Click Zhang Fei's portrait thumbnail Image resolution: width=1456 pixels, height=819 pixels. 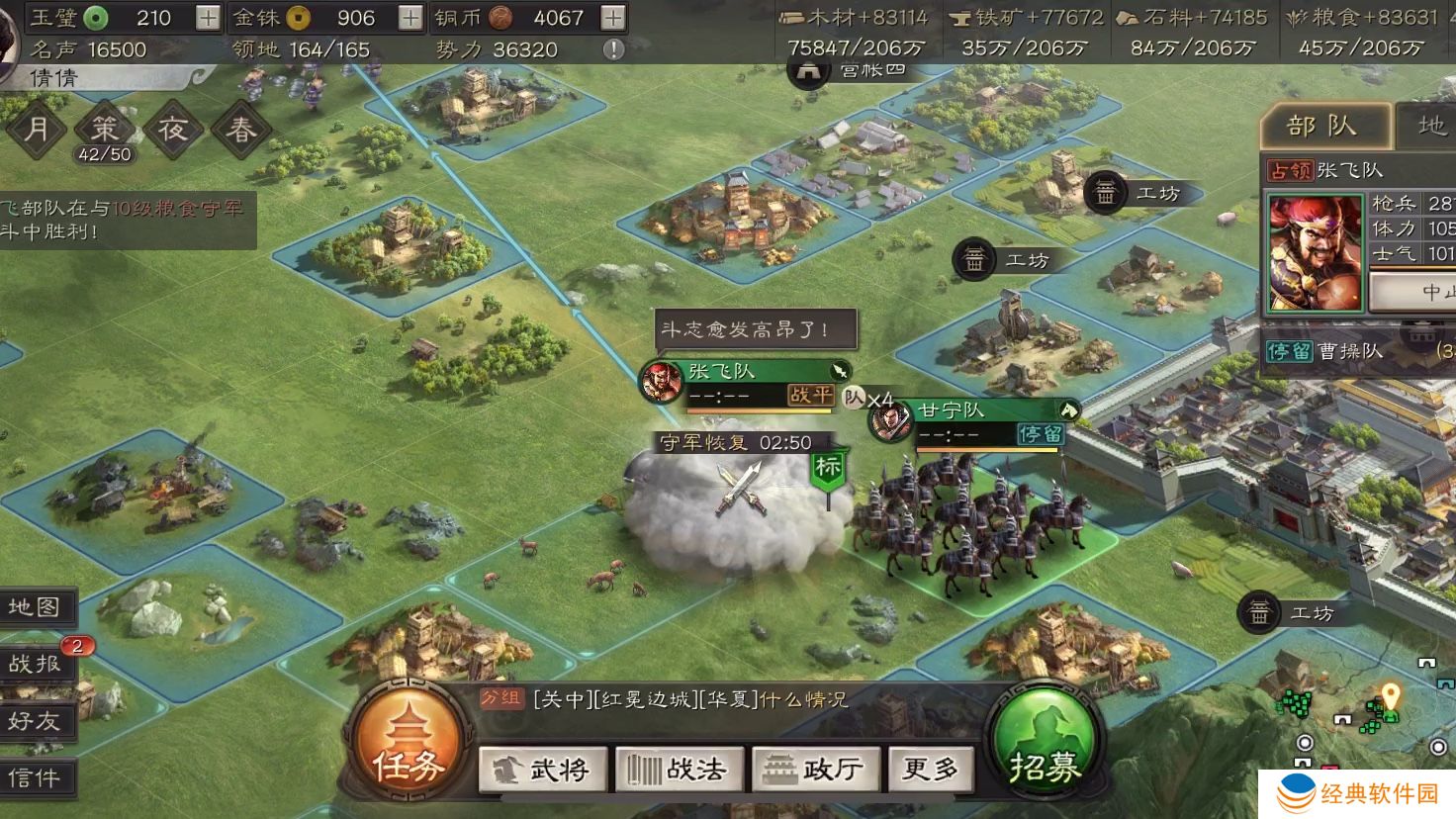1315,252
